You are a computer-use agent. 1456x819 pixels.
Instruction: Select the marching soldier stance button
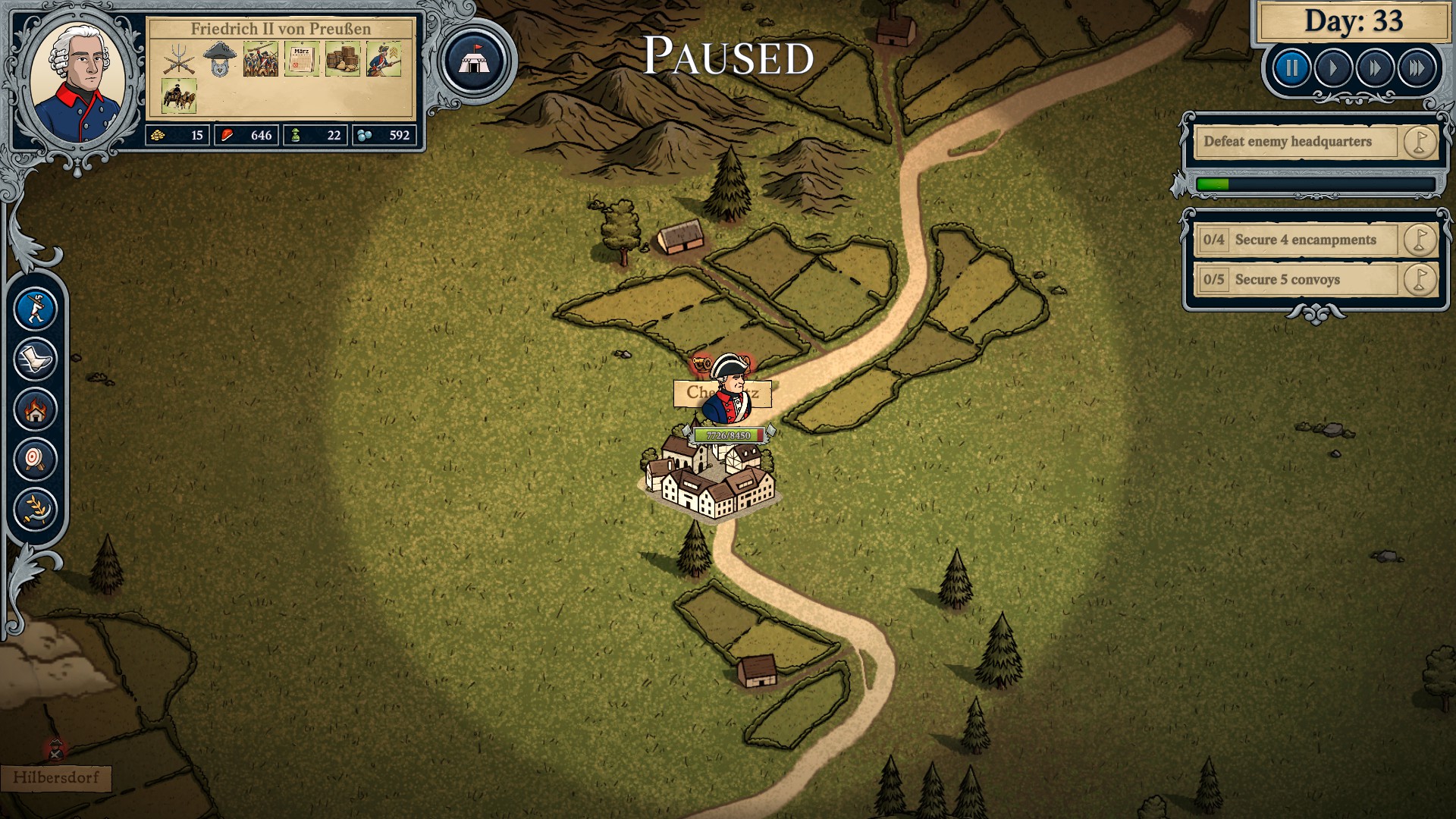(x=36, y=309)
